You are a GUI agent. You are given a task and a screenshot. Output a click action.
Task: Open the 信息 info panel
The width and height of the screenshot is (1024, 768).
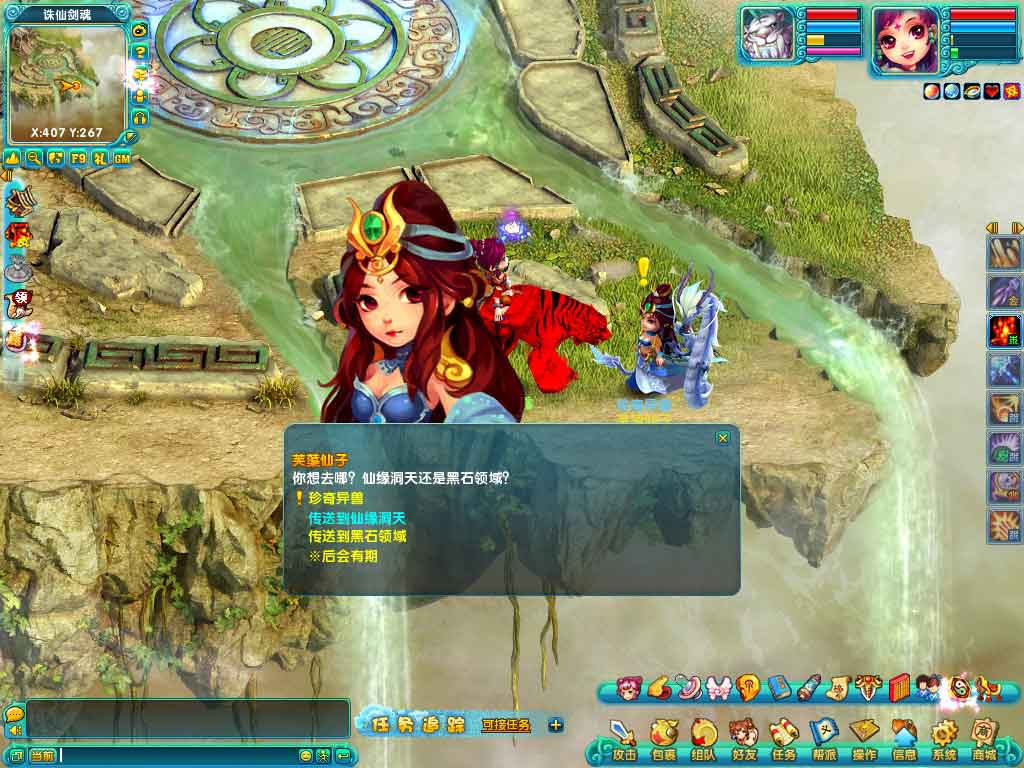904,738
